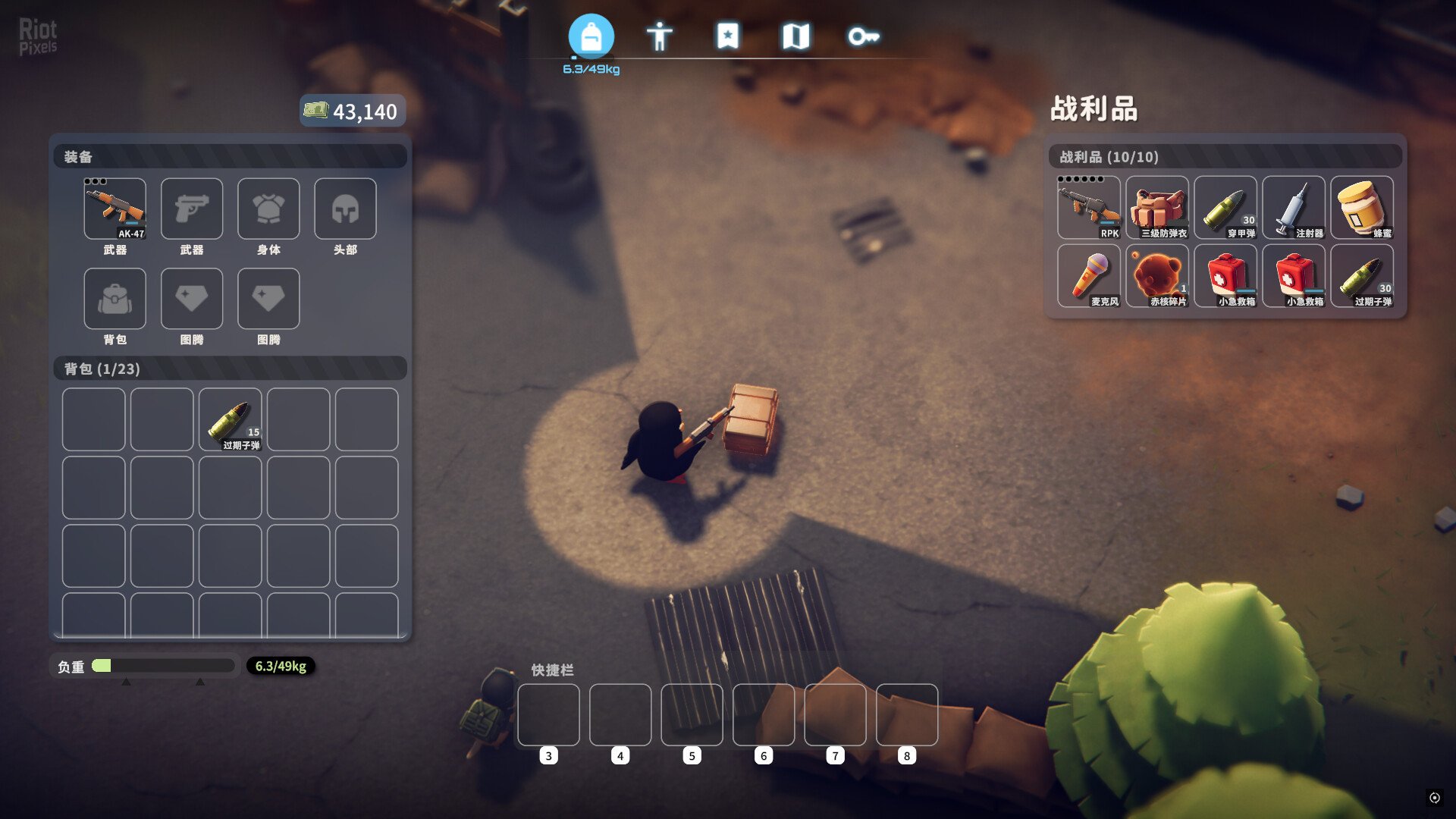Select the equipped AK-47 weapon

pyautogui.click(x=115, y=209)
